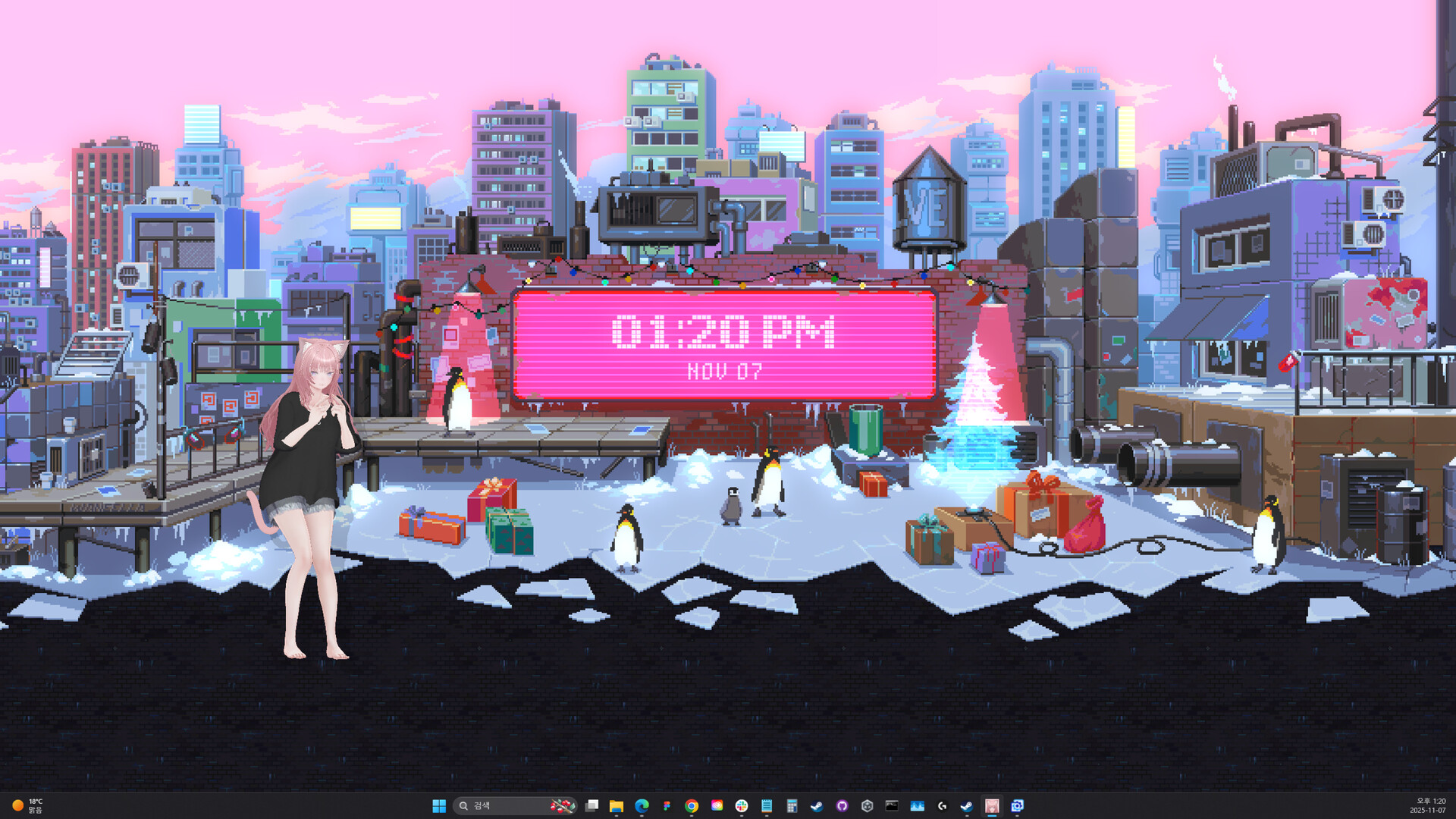Open Task View from the taskbar

pos(592,806)
